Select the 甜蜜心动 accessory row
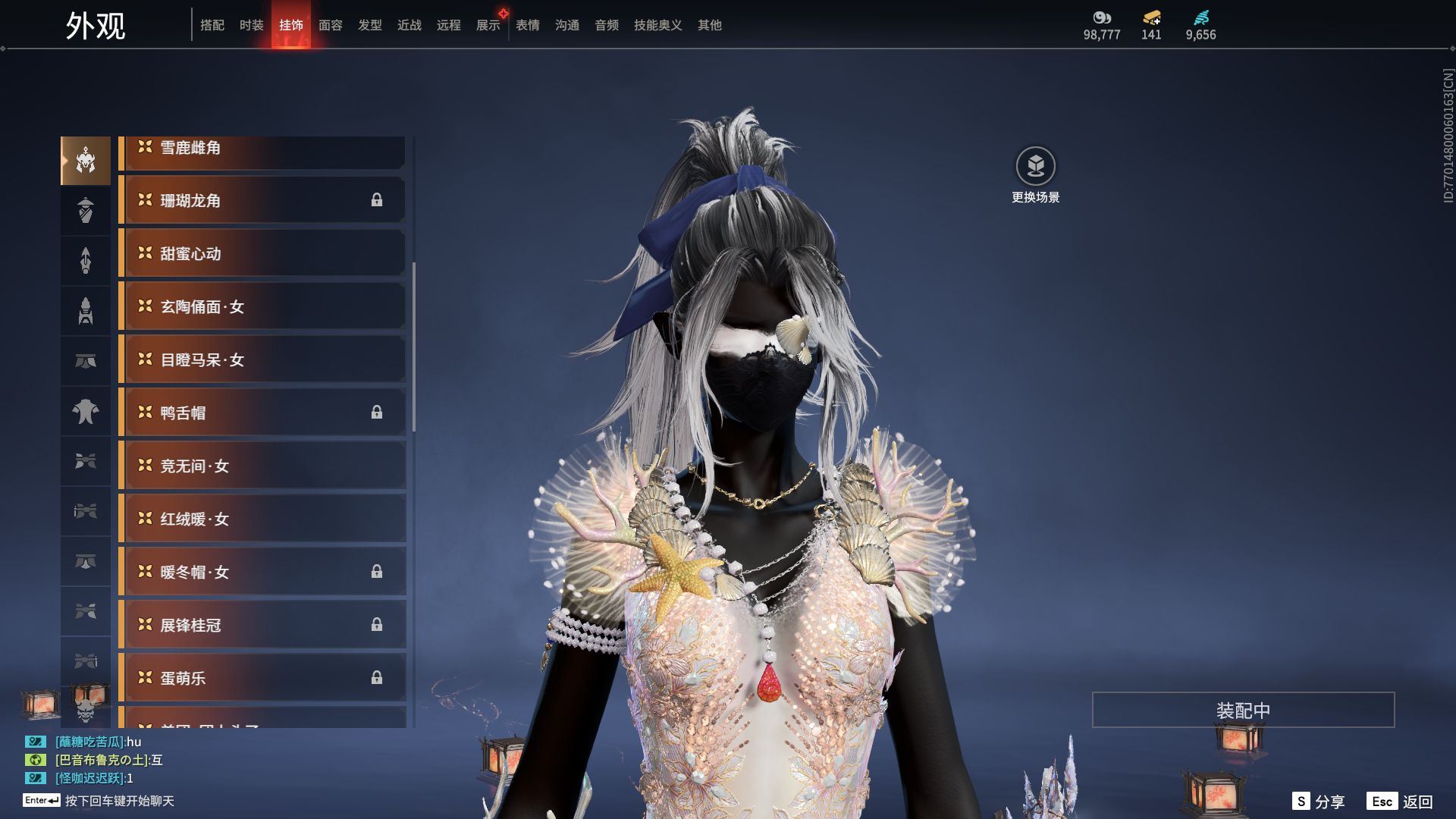The height and width of the screenshot is (819, 1456). pos(263,253)
